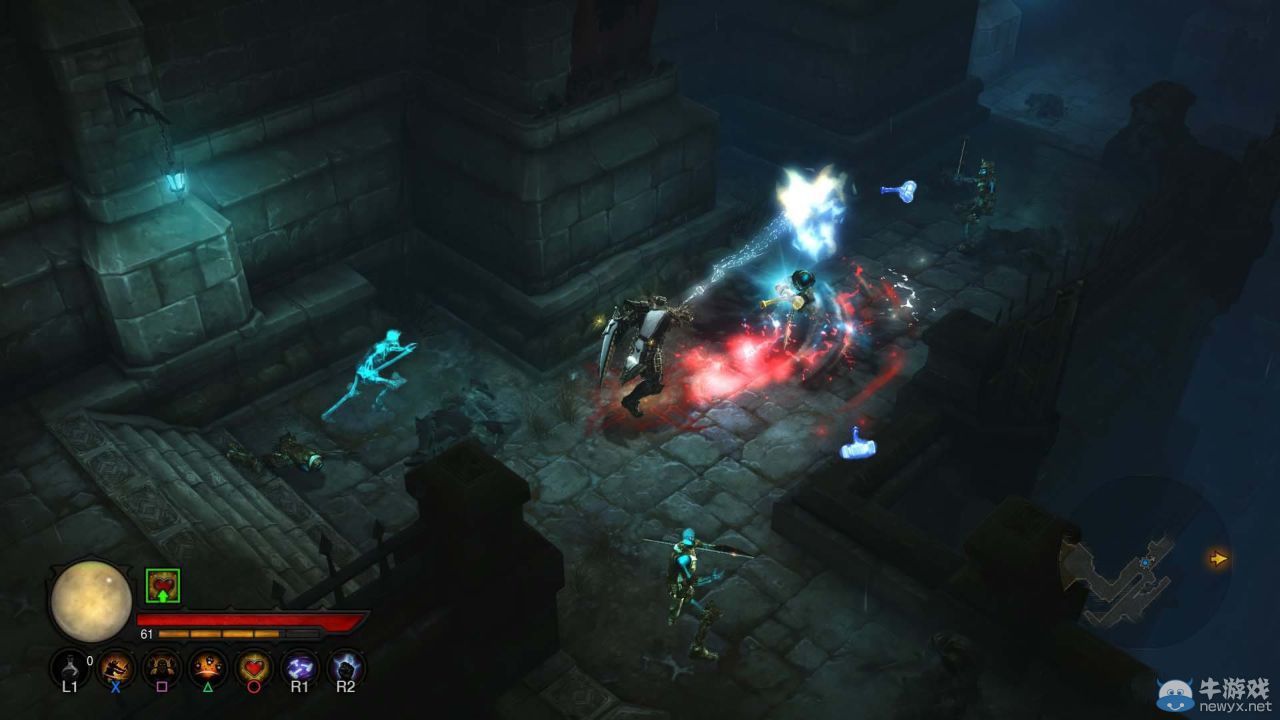Click the purple hammer skill in the R1 slot
This screenshot has width=1280, height=720.
click(x=298, y=665)
